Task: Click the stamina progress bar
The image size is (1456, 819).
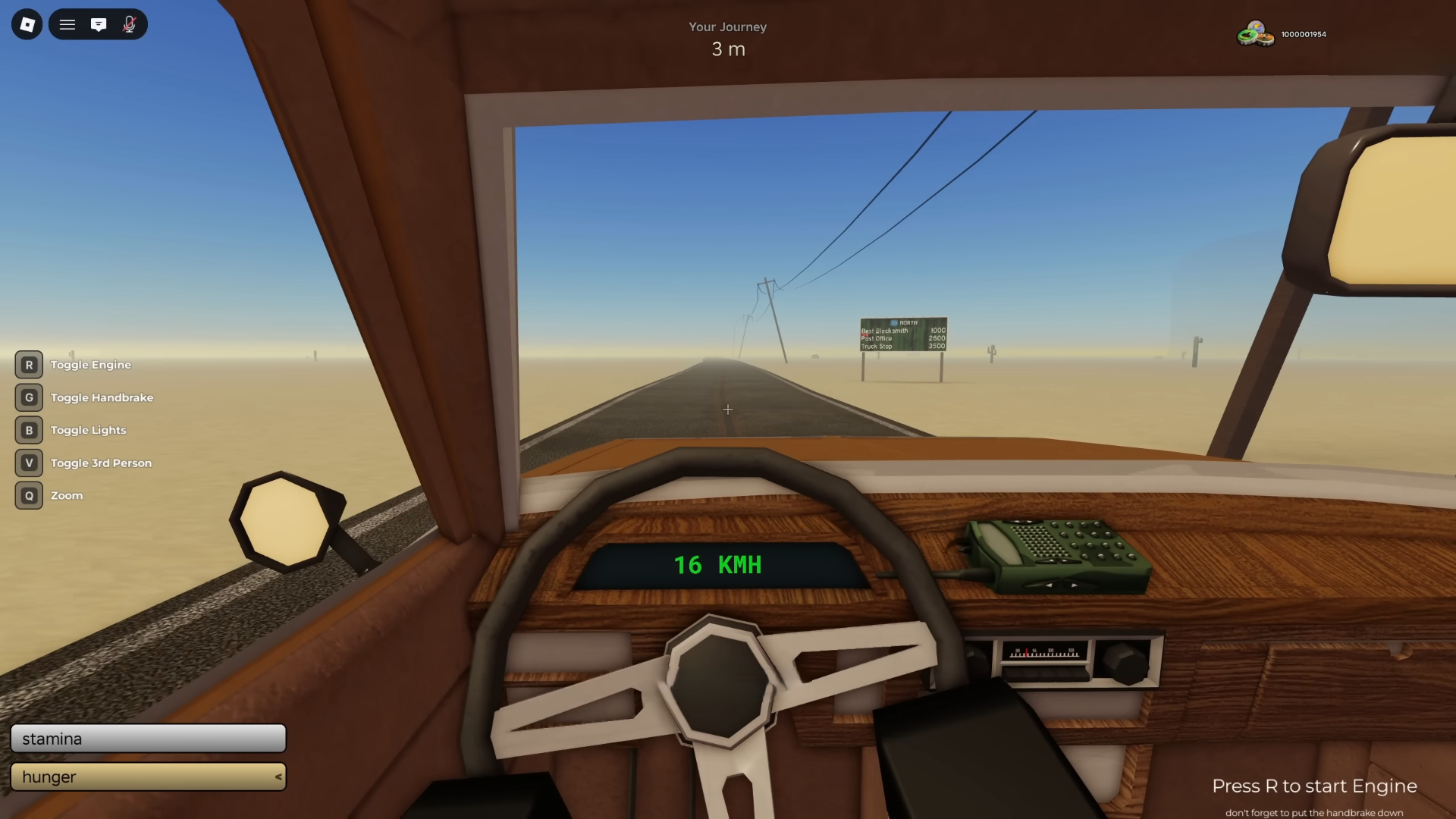Action: 149,738
